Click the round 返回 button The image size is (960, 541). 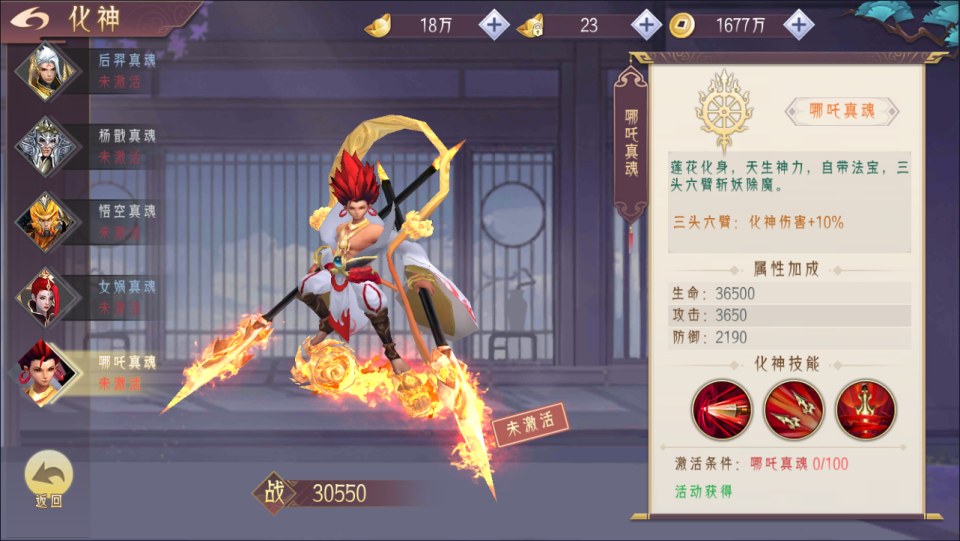click(48, 478)
